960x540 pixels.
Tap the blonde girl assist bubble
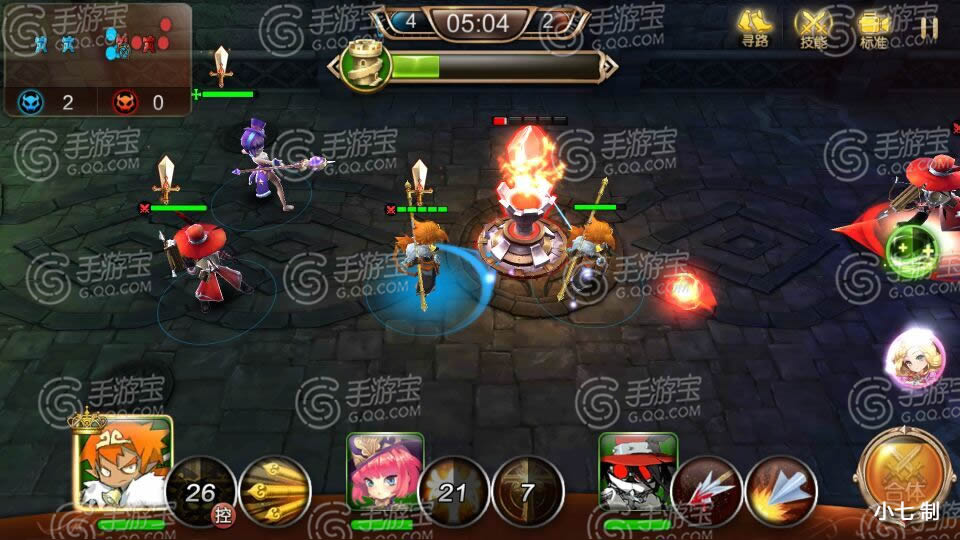pos(914,360)
